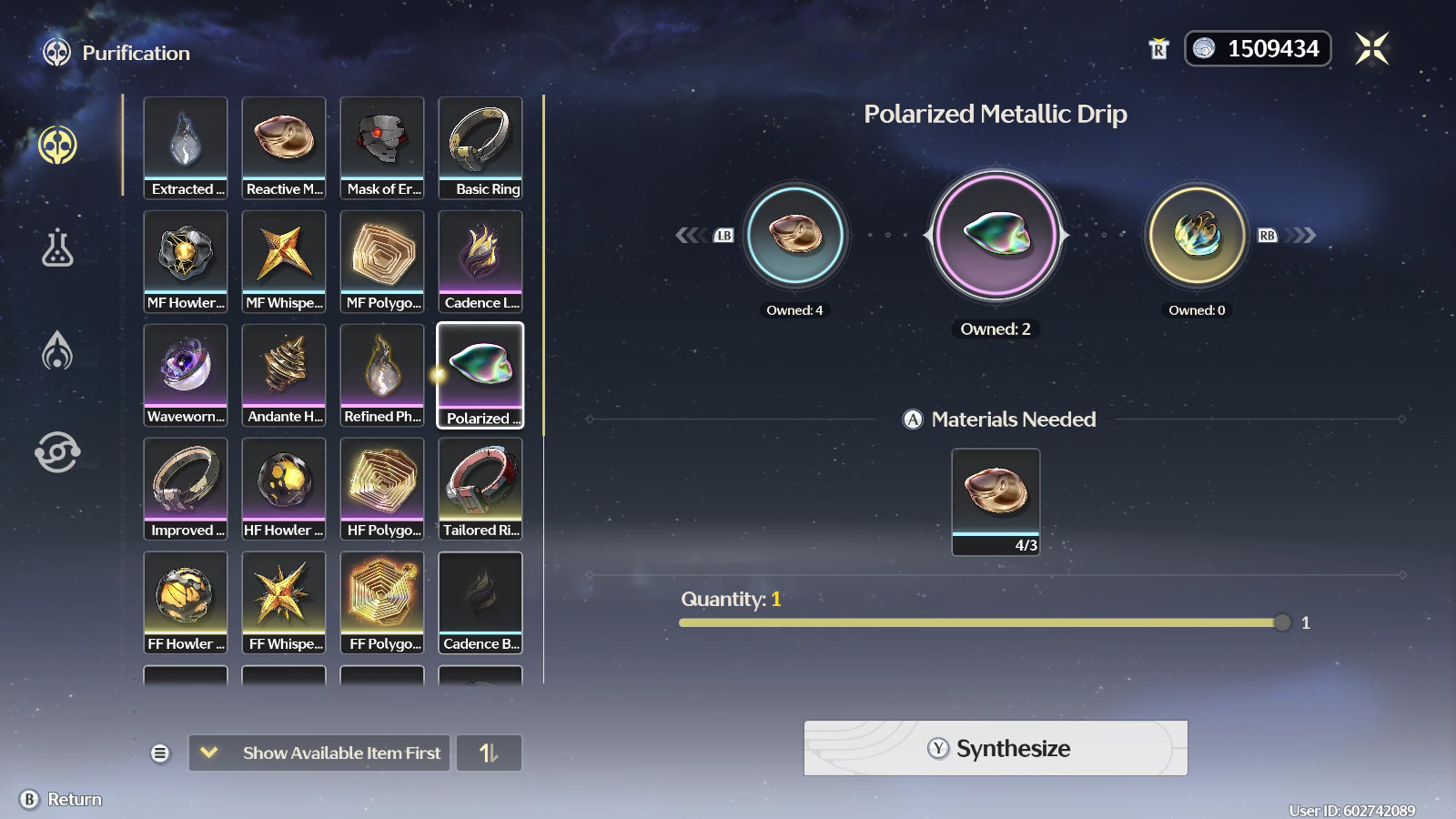Image resolution: width=1456 pixels, height=819 pixels.
Task: Choose the Basic Ring item slot
Action: pos(480,147)
